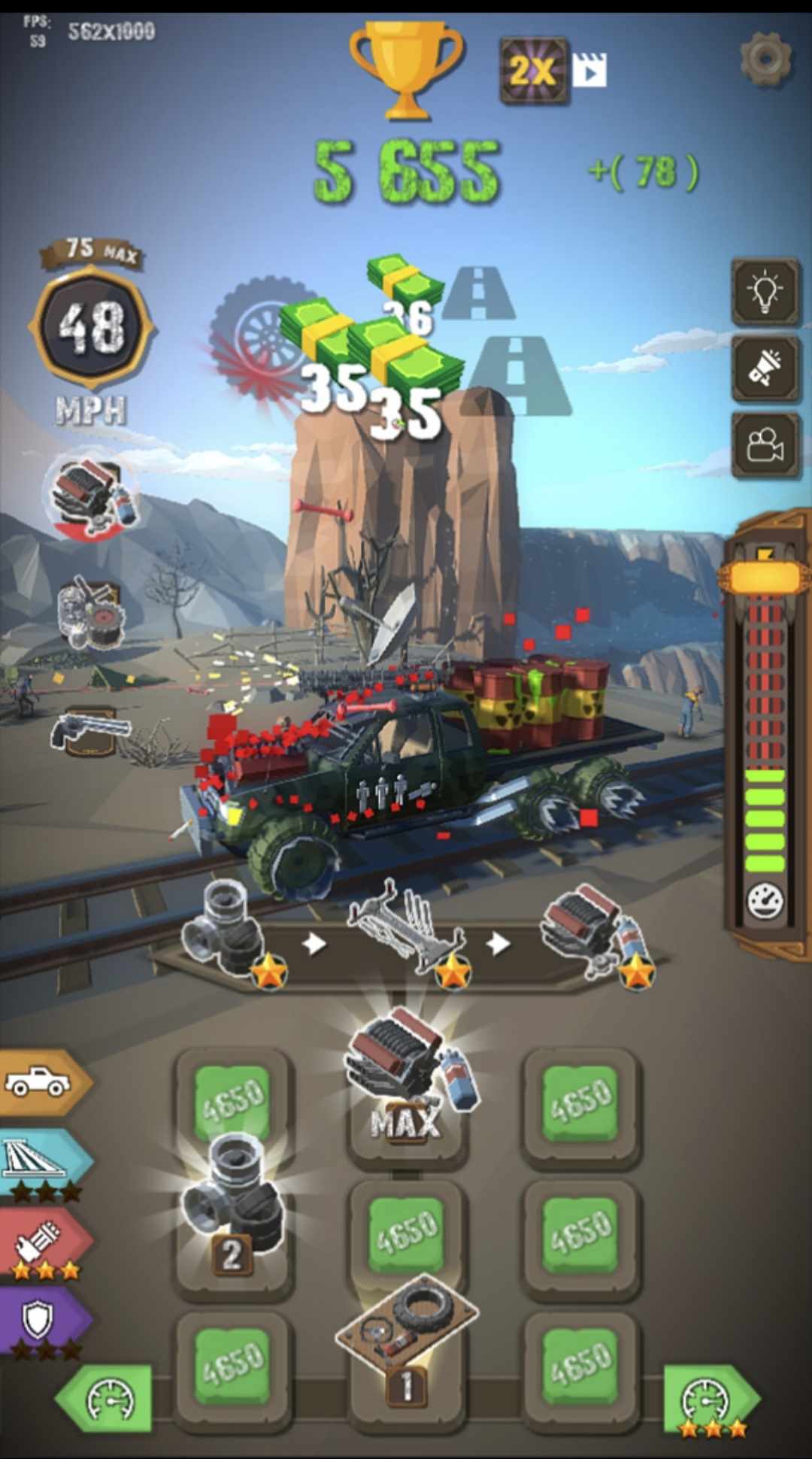Screen dimensions: 812x1459
Task: Switch the camera view button
Action: (765, 445)
